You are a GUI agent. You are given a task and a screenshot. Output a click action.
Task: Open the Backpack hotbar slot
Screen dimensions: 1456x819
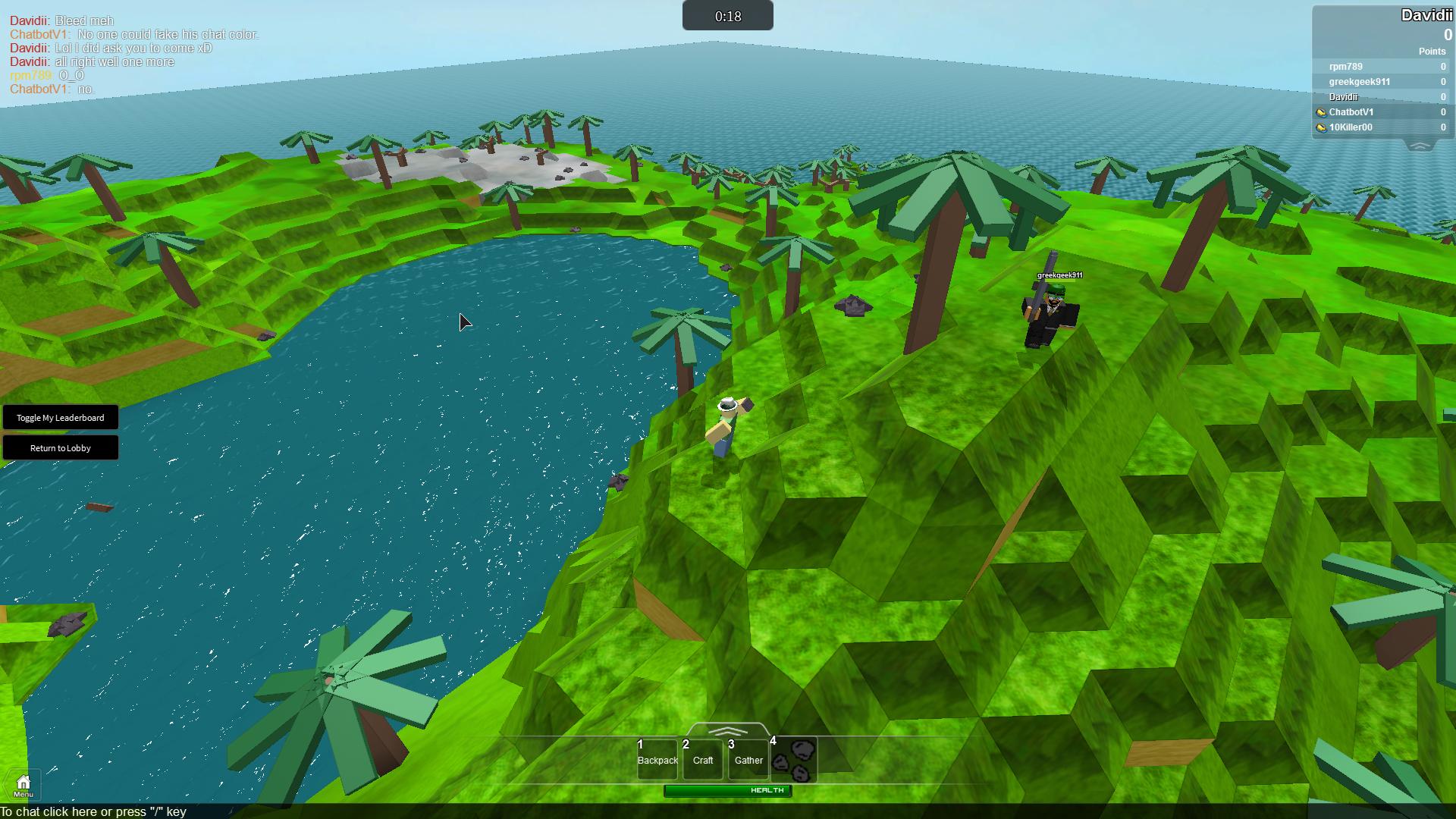pyautogui.click(x=657, y=759)
